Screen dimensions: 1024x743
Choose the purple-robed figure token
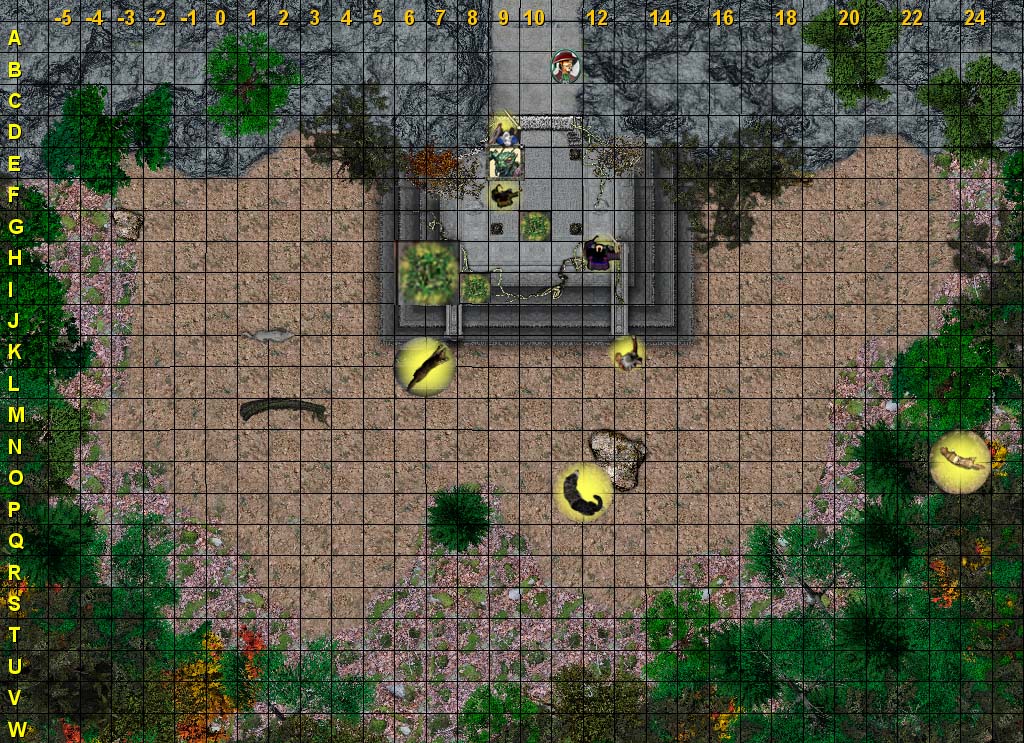pyautogui.click(x=600, y=254)
